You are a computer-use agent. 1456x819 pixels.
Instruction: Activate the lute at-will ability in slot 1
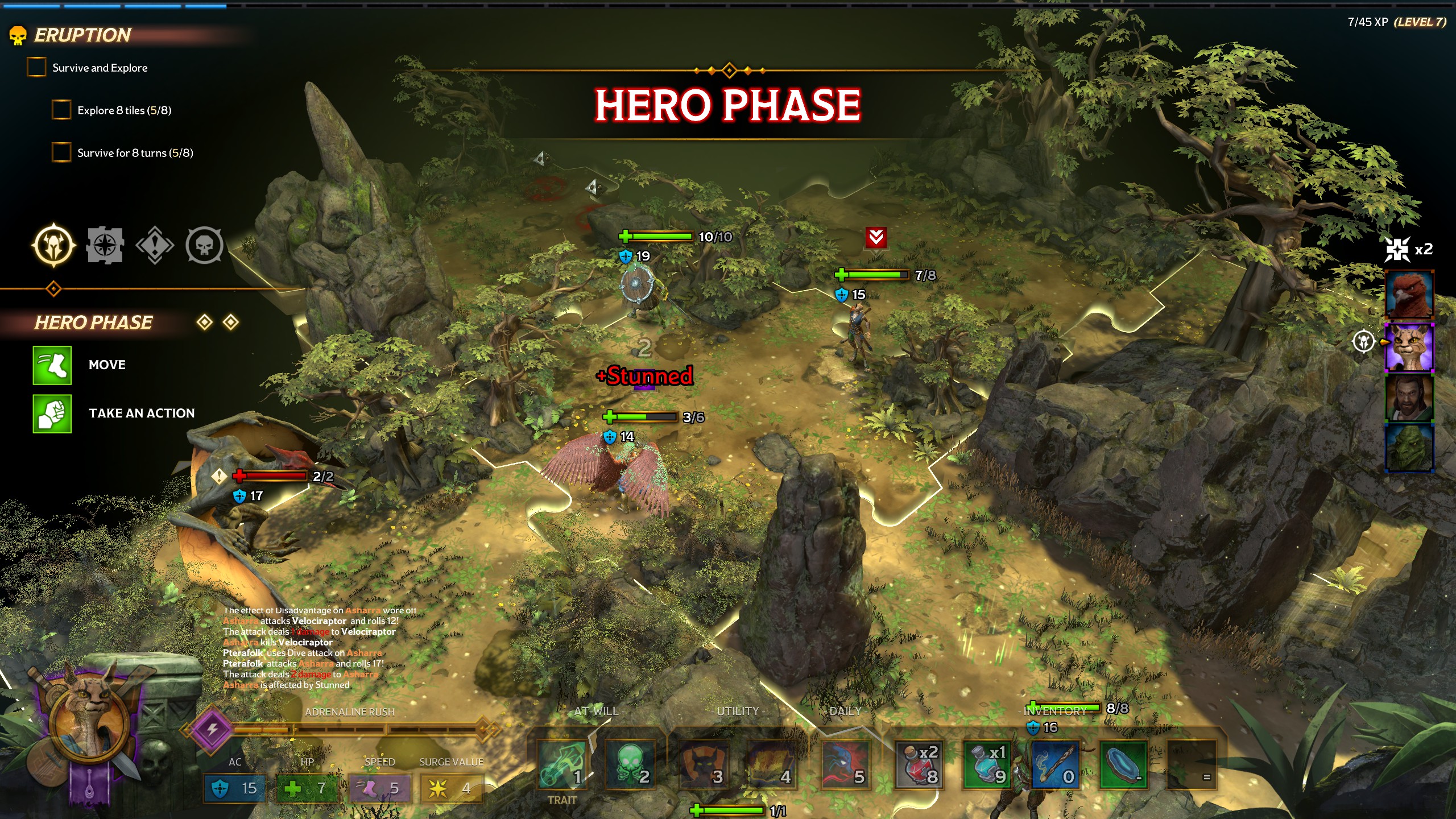tap(562, 765)
